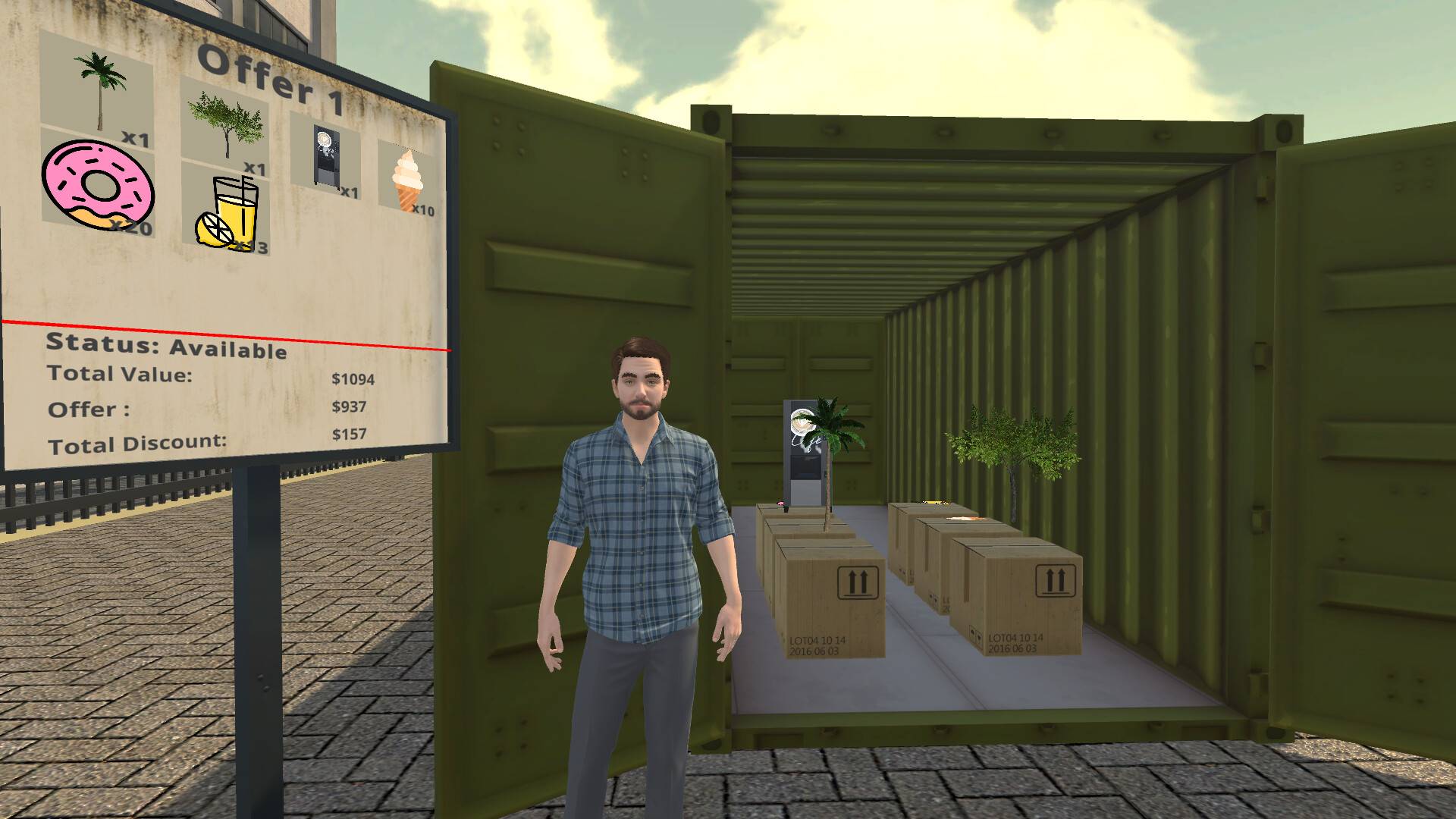Click the ice cream cone x10 icon
Viewport: 1456px width, 819px height.
[x=407, y=178]
